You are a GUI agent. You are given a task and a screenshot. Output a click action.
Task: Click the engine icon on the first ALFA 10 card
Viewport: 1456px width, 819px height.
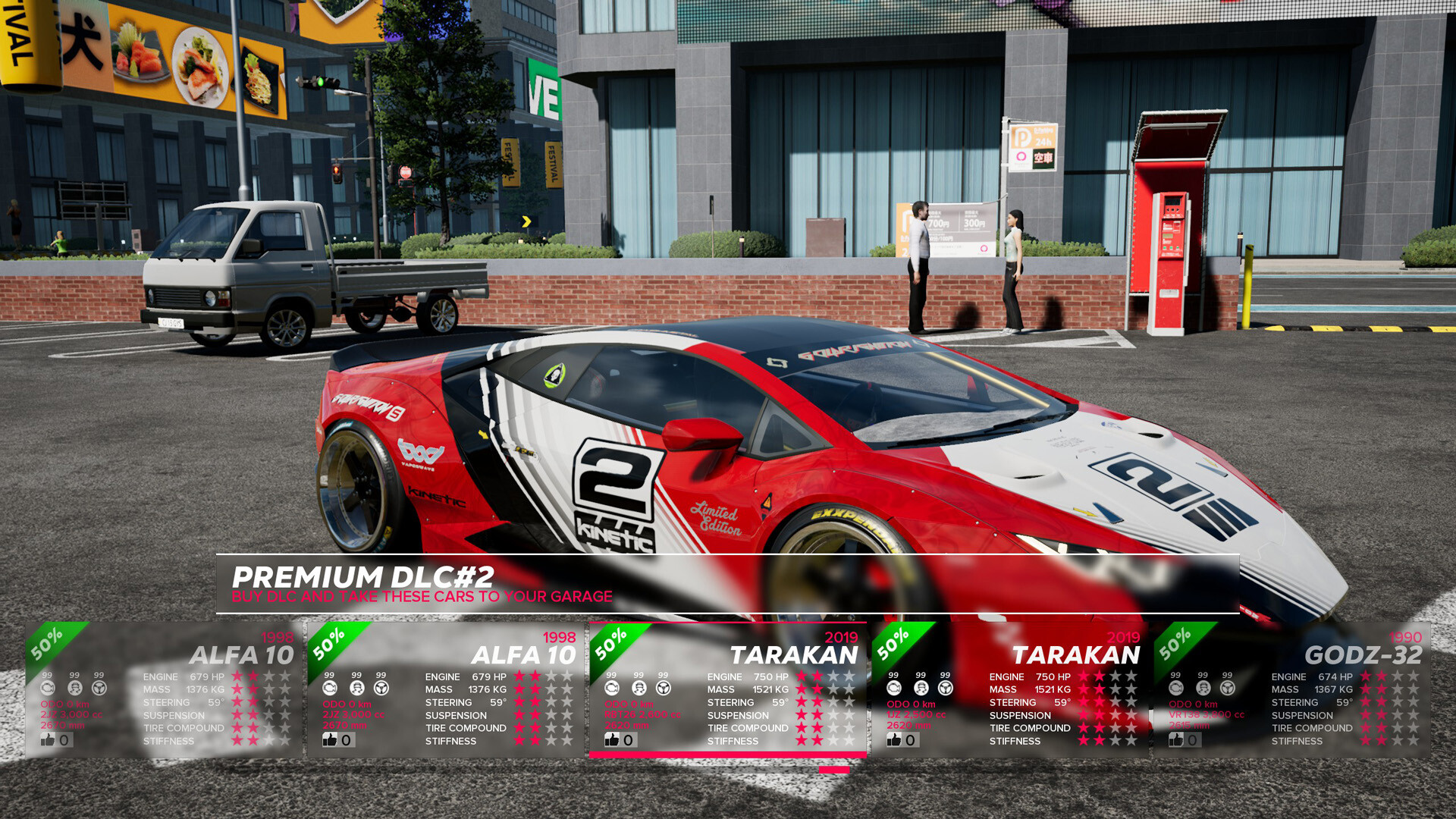pyautogui.click(x=47, y=689)
